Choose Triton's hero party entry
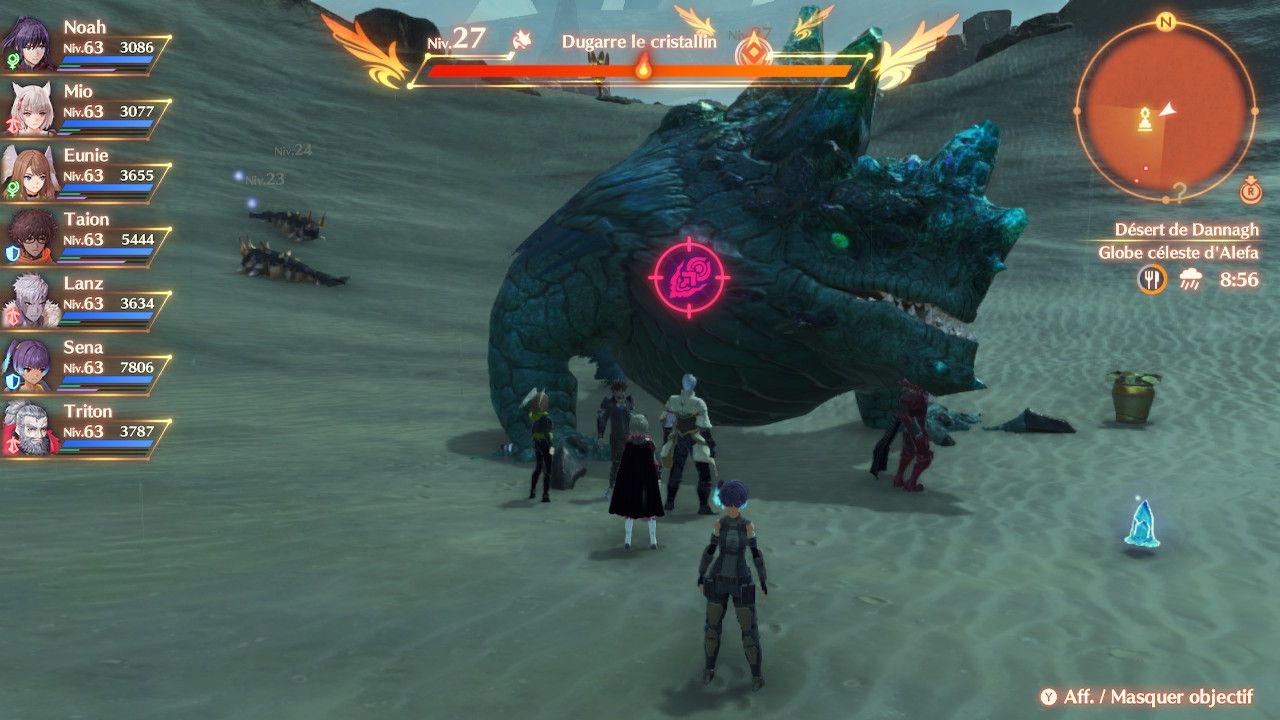 pos(85,427)
